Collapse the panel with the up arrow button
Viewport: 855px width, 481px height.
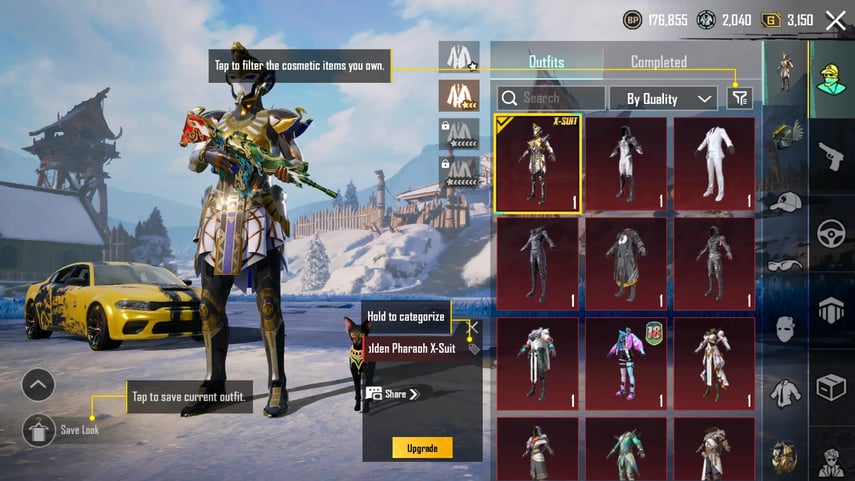coord(38,384)
